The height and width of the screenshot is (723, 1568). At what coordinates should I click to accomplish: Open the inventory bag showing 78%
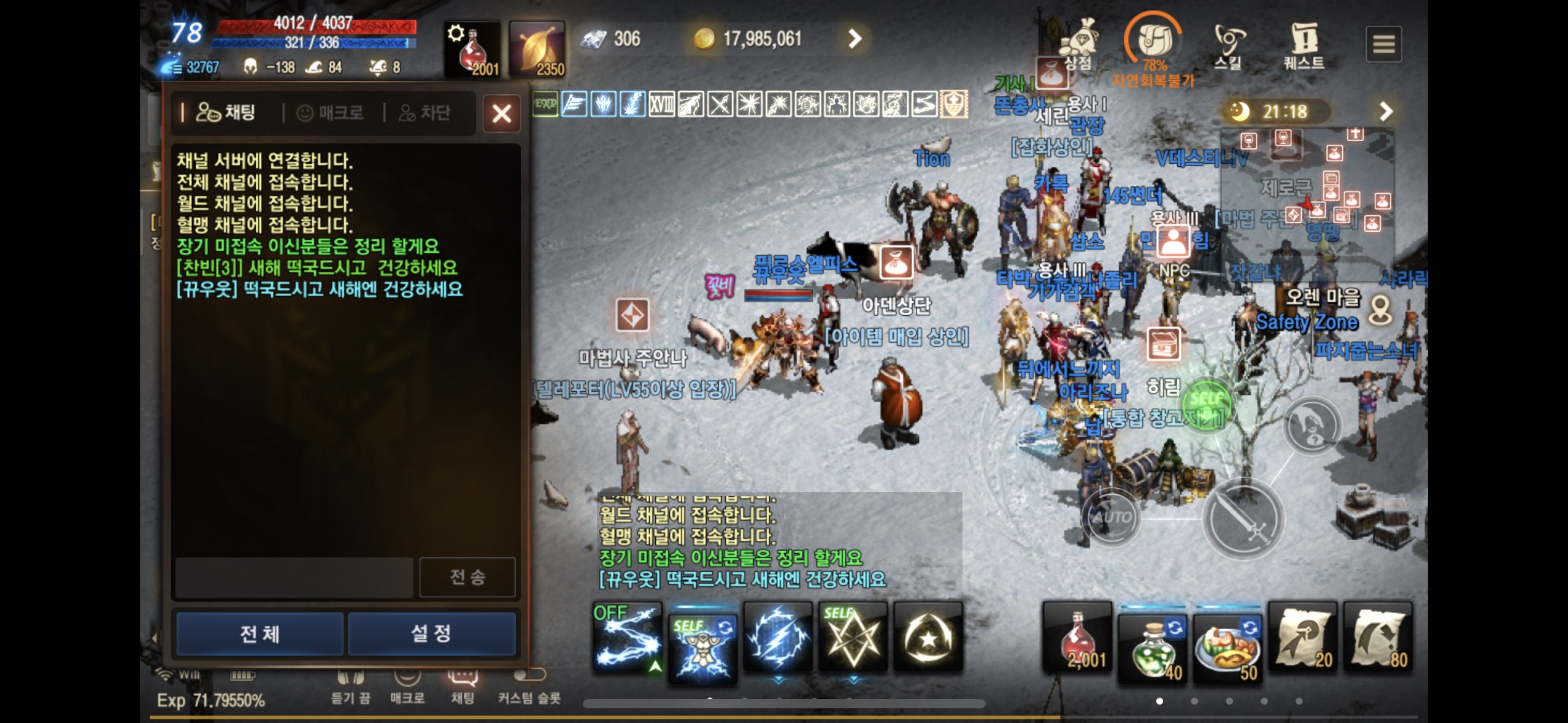1153,42
